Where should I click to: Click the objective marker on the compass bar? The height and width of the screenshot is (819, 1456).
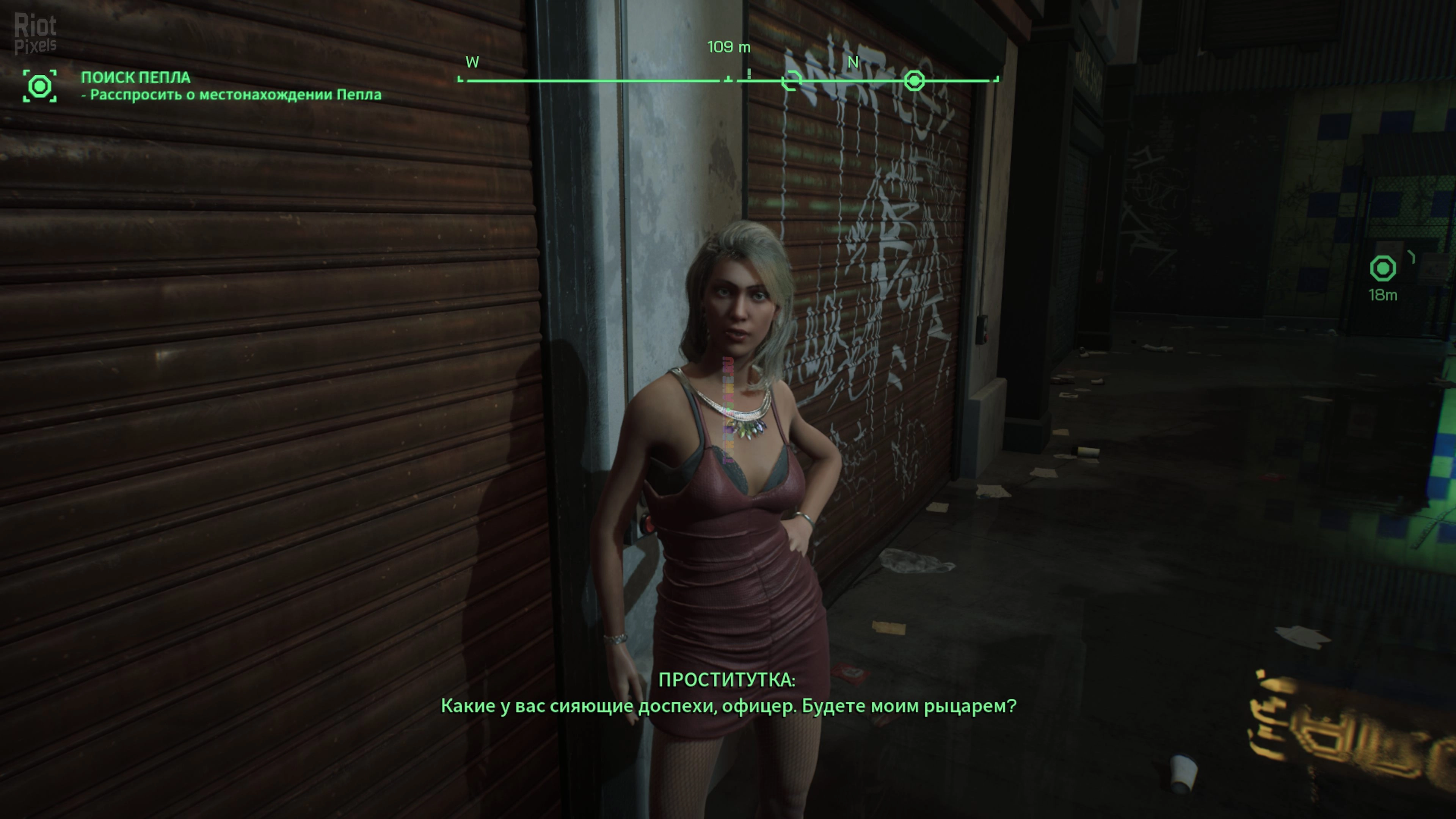(914, 81)
